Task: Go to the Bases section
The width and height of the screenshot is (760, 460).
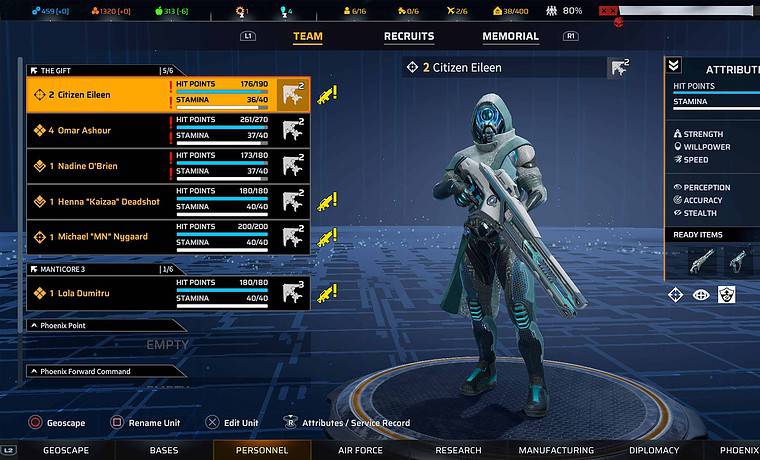Action: pyautogui.click(x=164, y=451)
